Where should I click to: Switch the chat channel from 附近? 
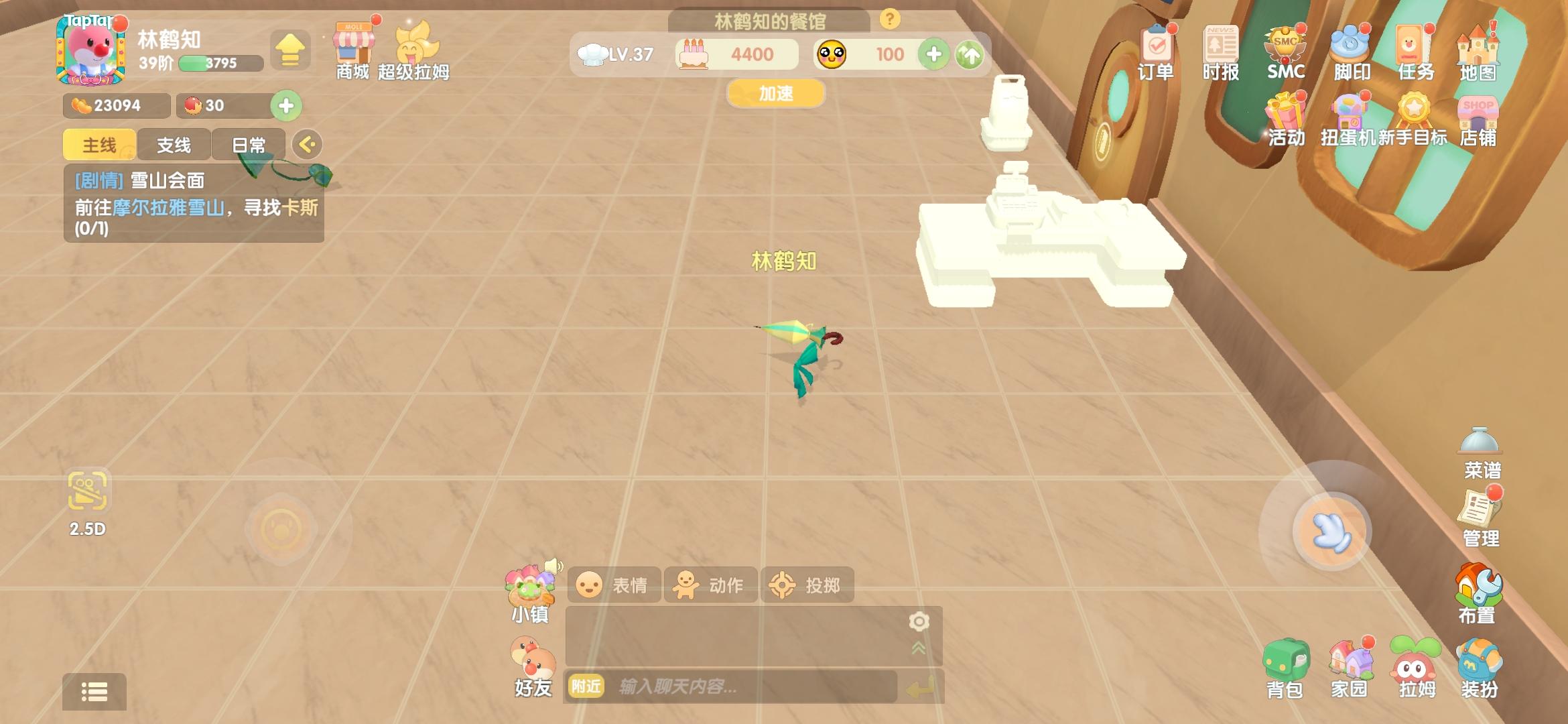[x=586, y=687]
